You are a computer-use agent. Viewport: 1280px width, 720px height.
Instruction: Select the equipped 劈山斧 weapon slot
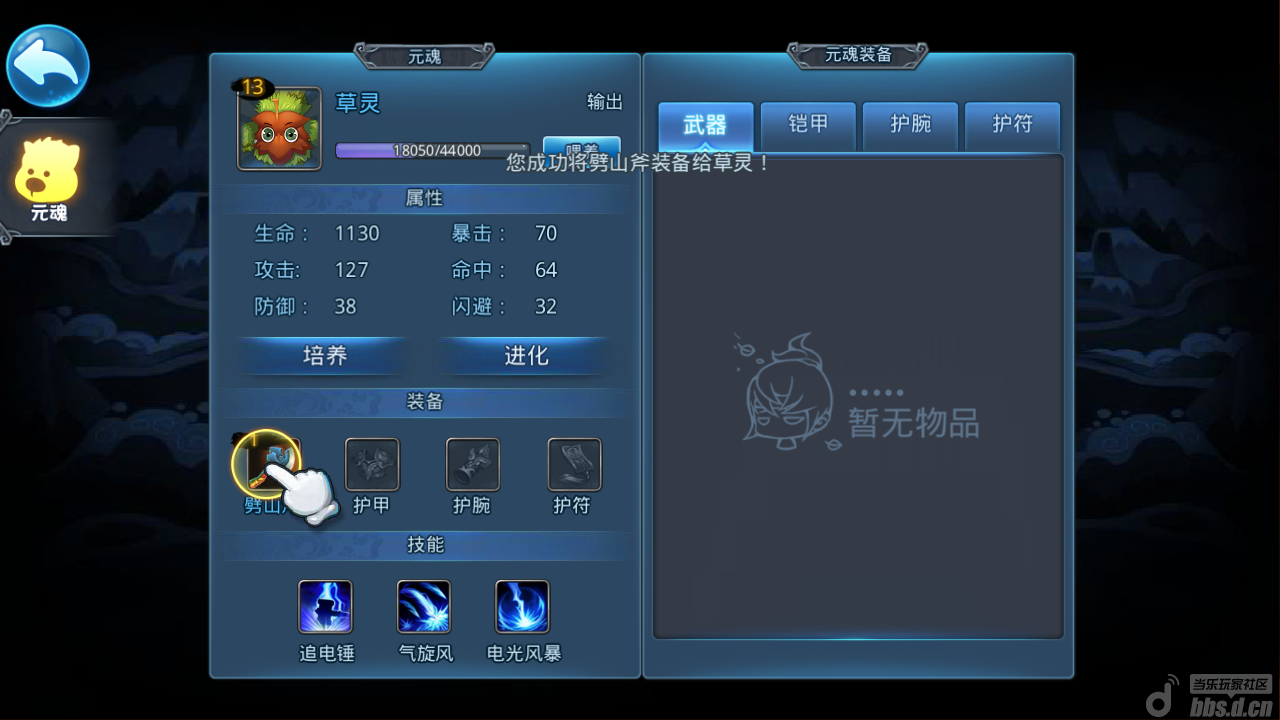[267, 465]
